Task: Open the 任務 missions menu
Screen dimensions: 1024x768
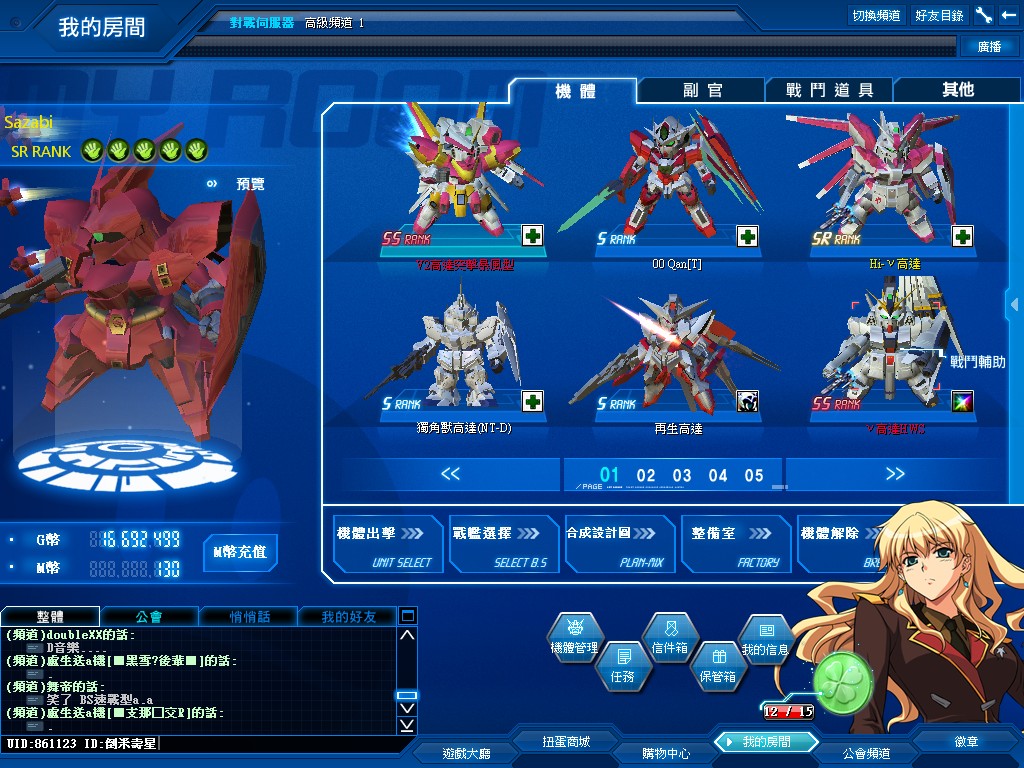Action: pyautogui.click(x=621, y=666)
